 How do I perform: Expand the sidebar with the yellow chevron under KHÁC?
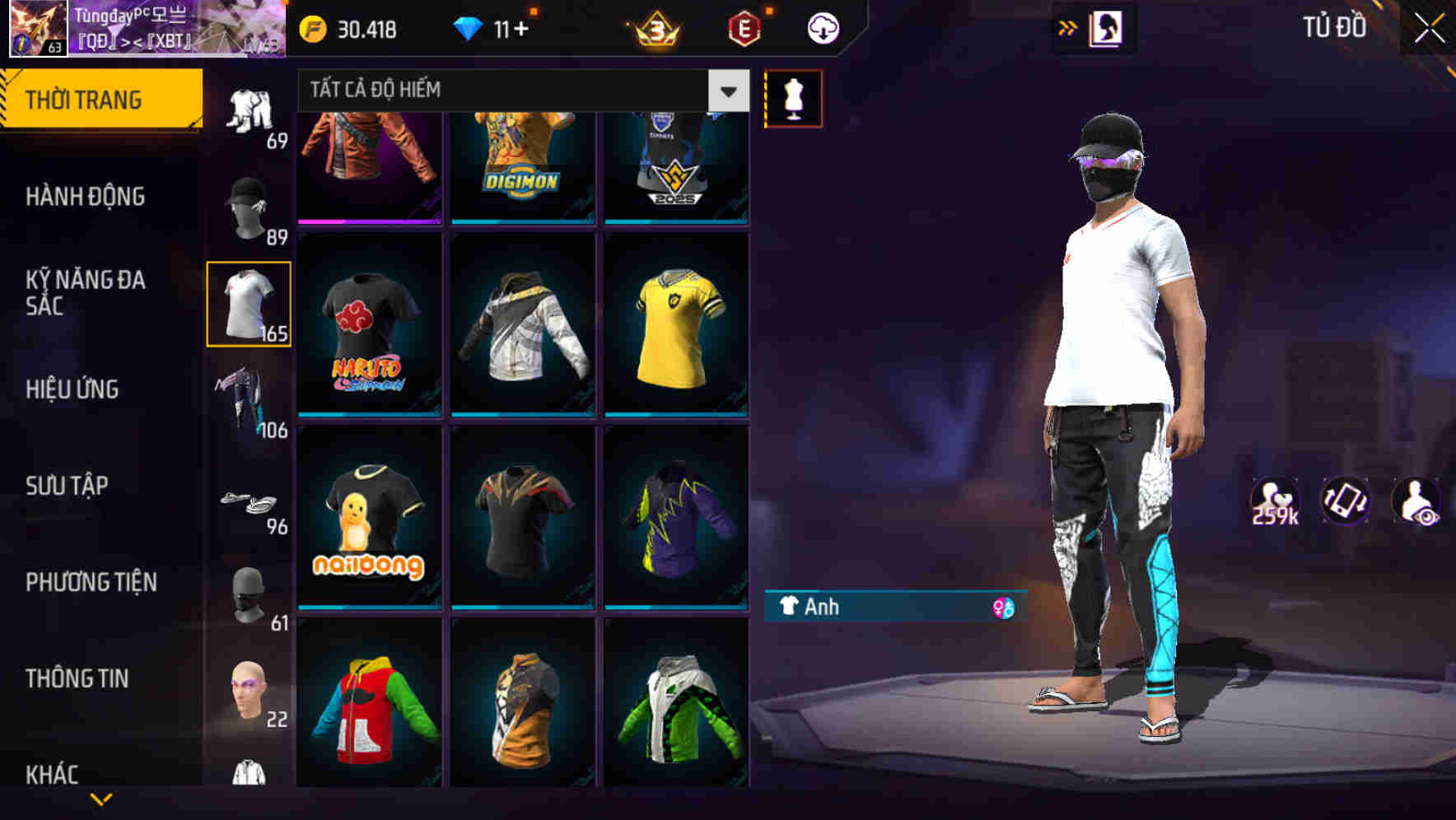[x=101, y=799]
